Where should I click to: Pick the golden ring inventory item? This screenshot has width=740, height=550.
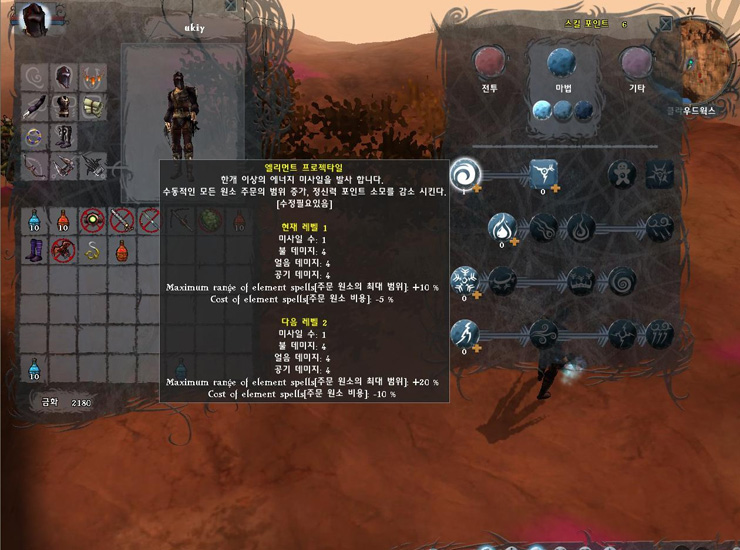tap(93, 249)
